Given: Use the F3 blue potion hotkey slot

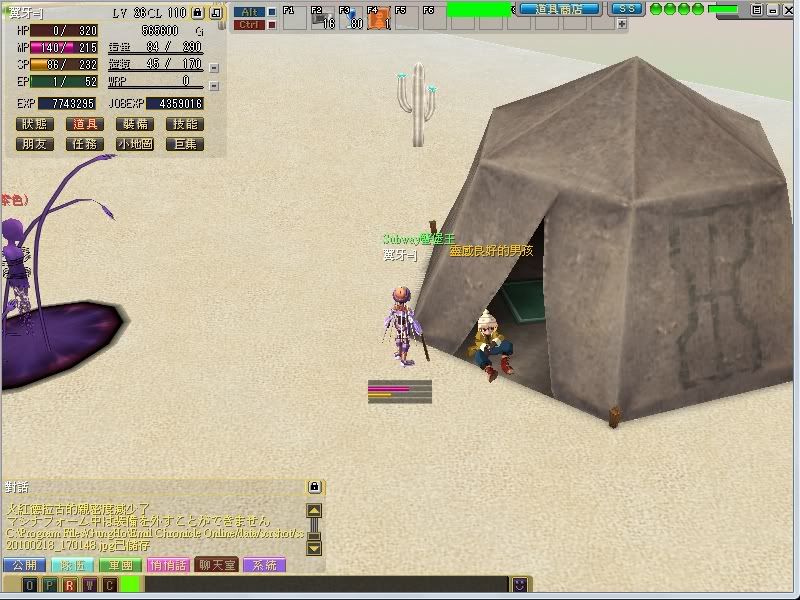Looking at the screenshot, I should click(x=351, y=19).
